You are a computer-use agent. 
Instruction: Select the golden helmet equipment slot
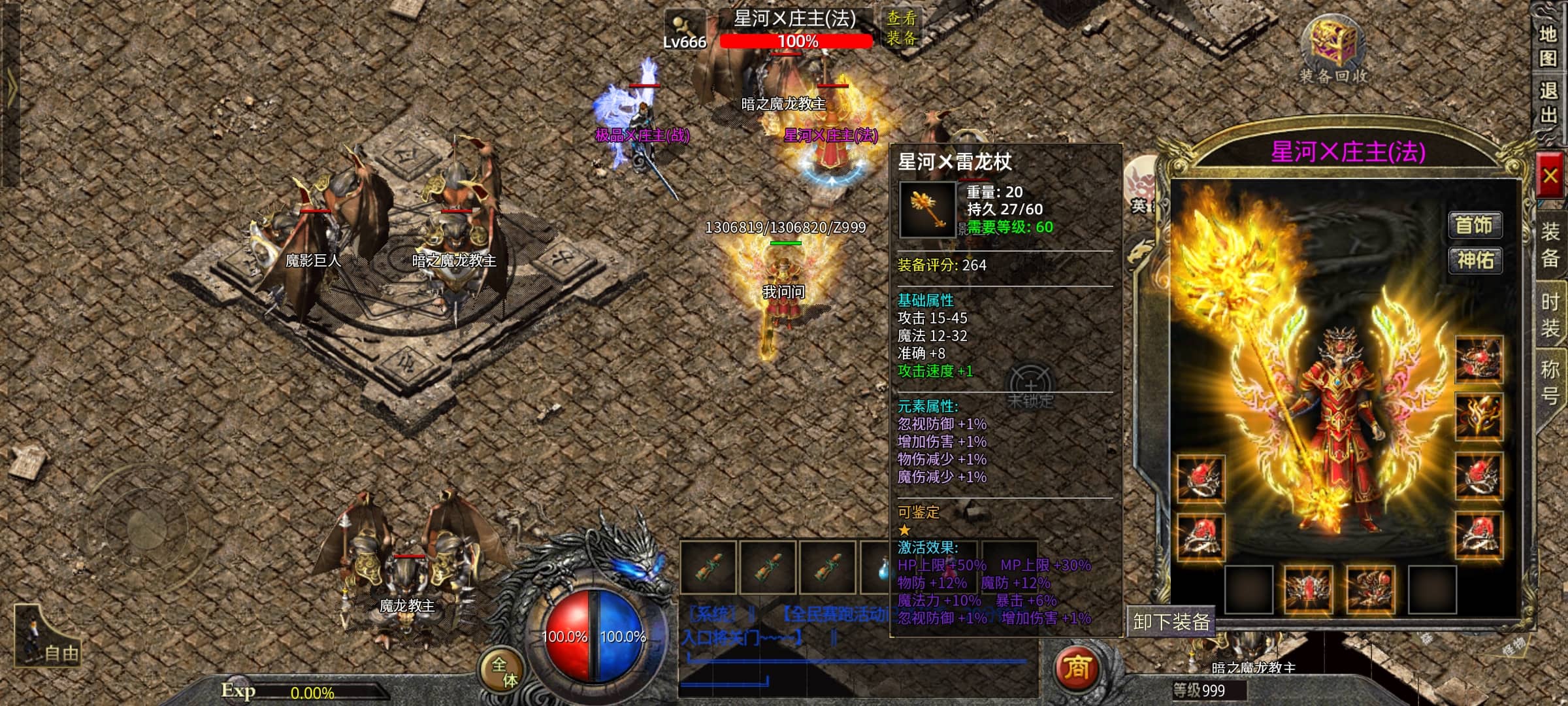1479,416
